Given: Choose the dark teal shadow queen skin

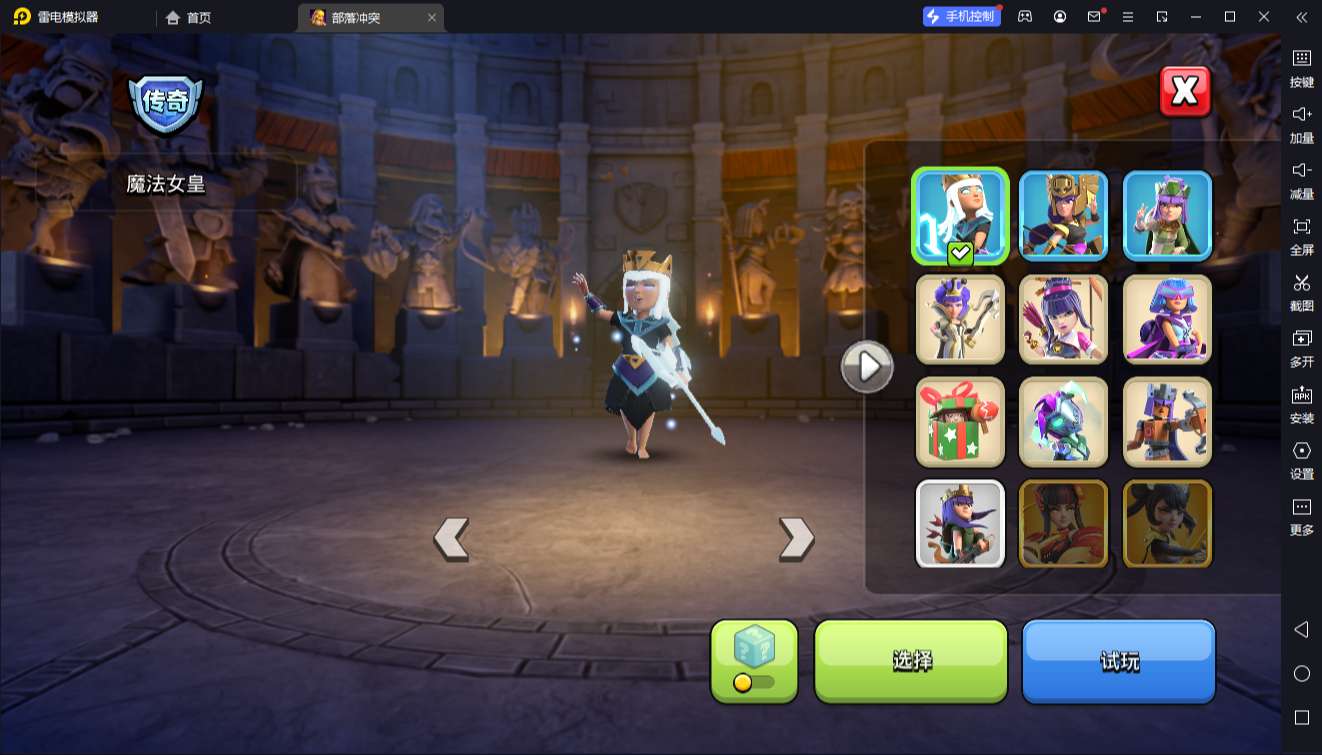Looking at the screenshot, I should [1063, 422].
